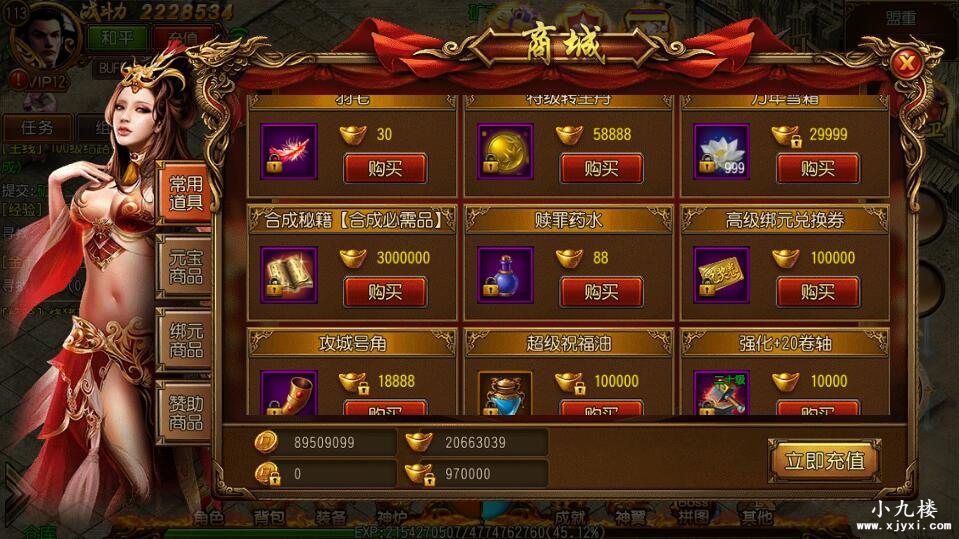The height and width of the screenshot is (539, 959).
Task: Click the 立即充值 recharge button
Action: click(x=824, y=461)
